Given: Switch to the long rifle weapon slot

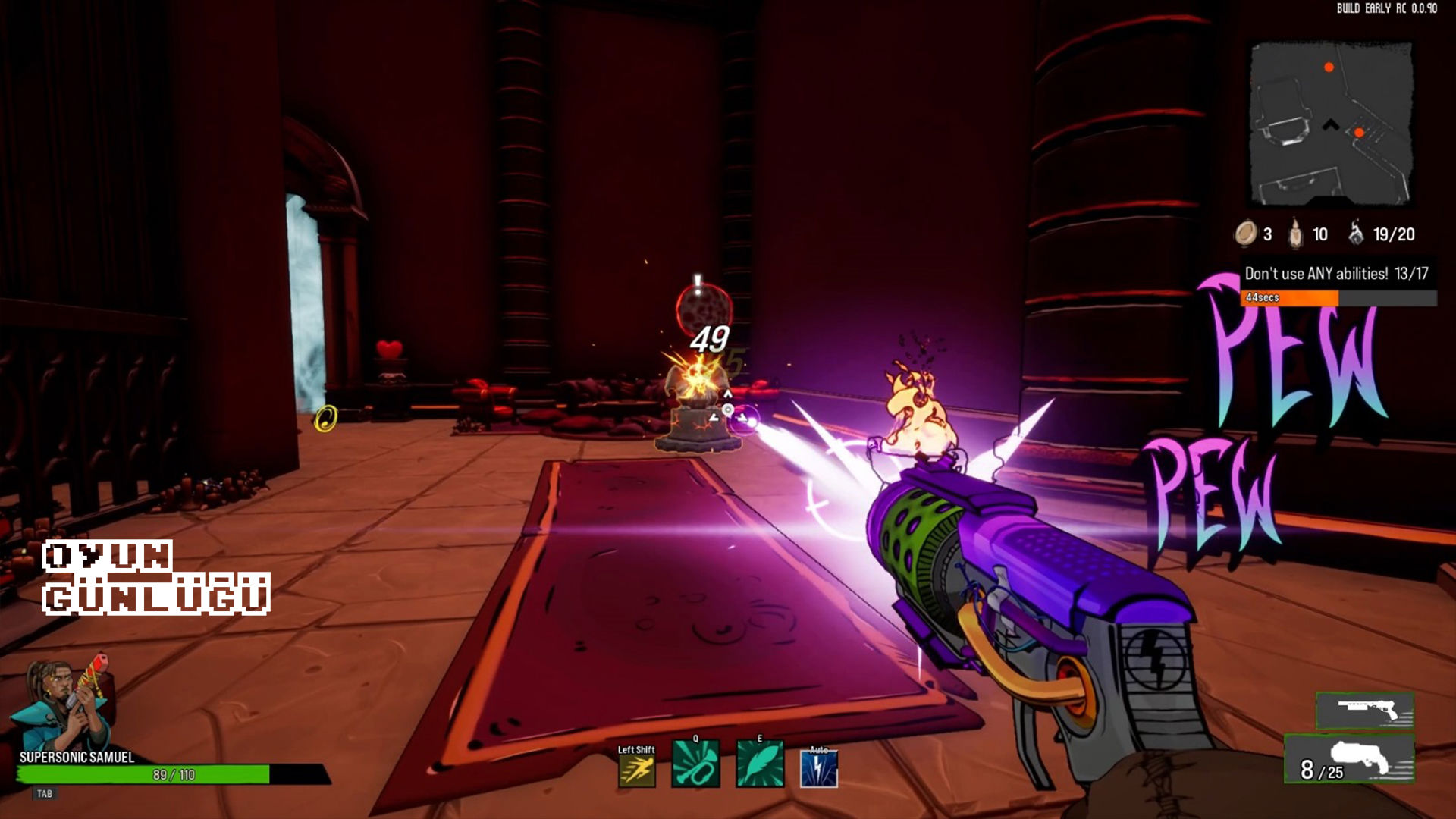Looking at the screenshot, I should pyautogui.click(x=1365, y=711).
